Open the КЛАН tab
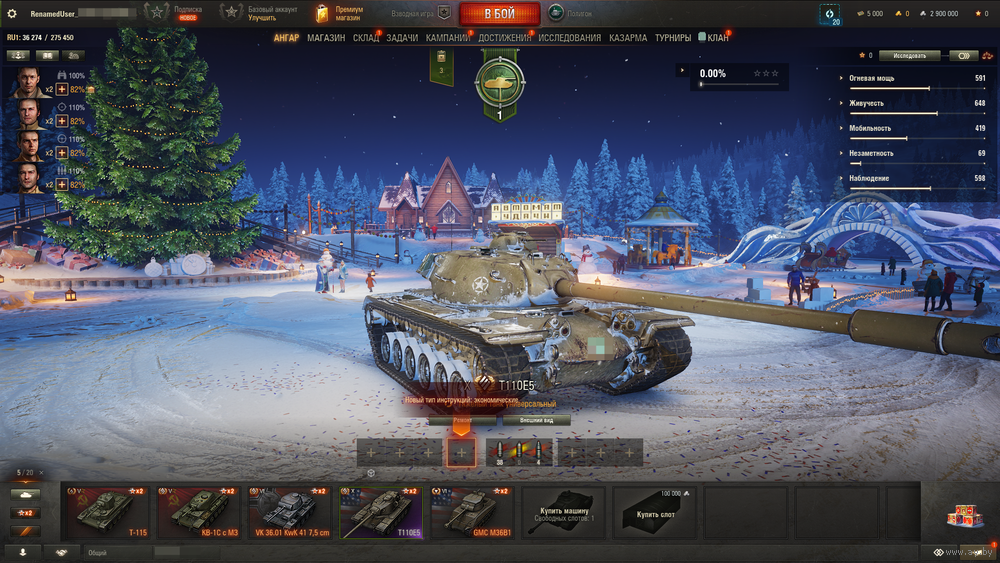 718,38
